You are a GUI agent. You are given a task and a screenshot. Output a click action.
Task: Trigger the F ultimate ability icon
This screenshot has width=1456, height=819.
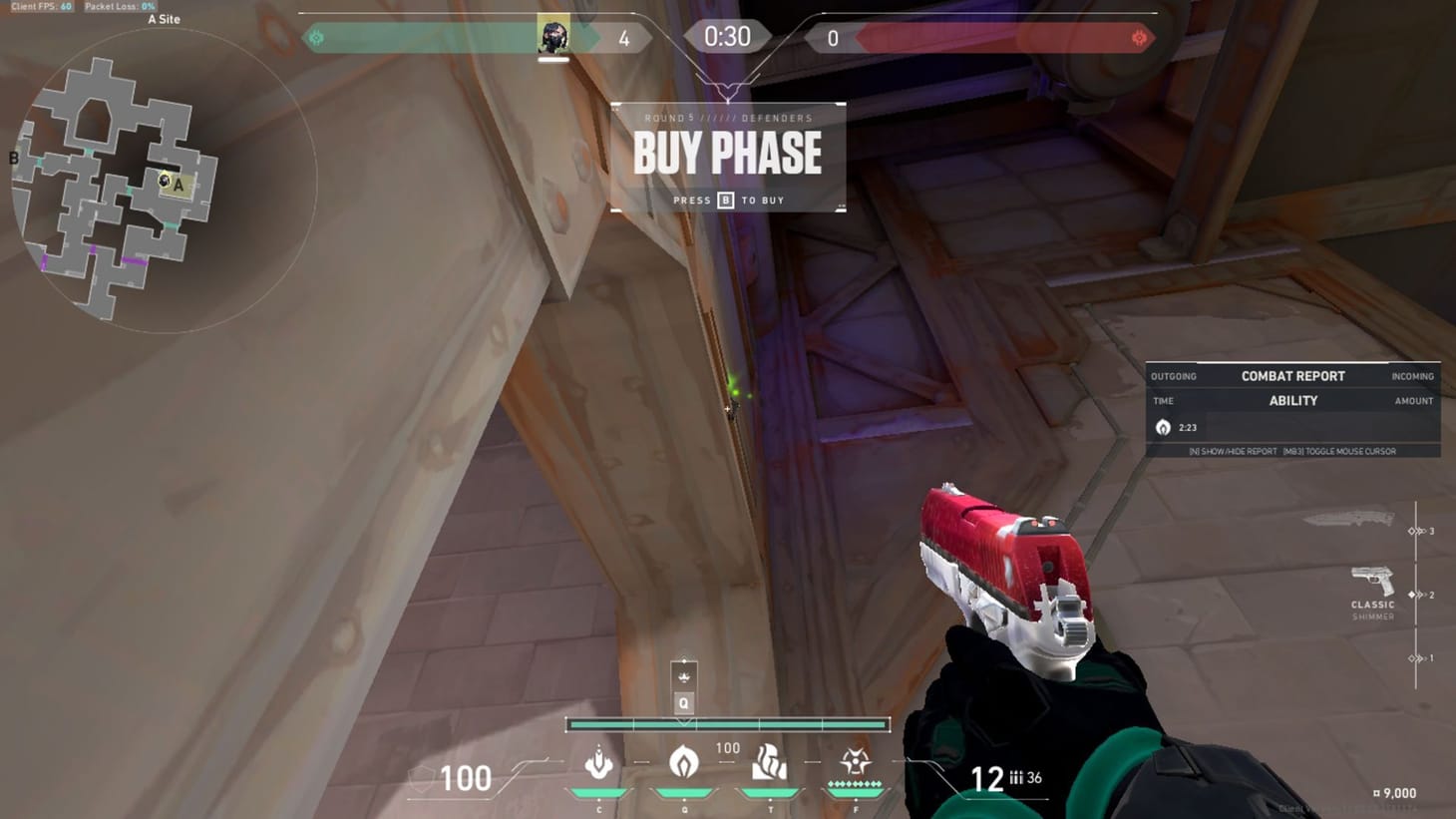pos(854,763)
